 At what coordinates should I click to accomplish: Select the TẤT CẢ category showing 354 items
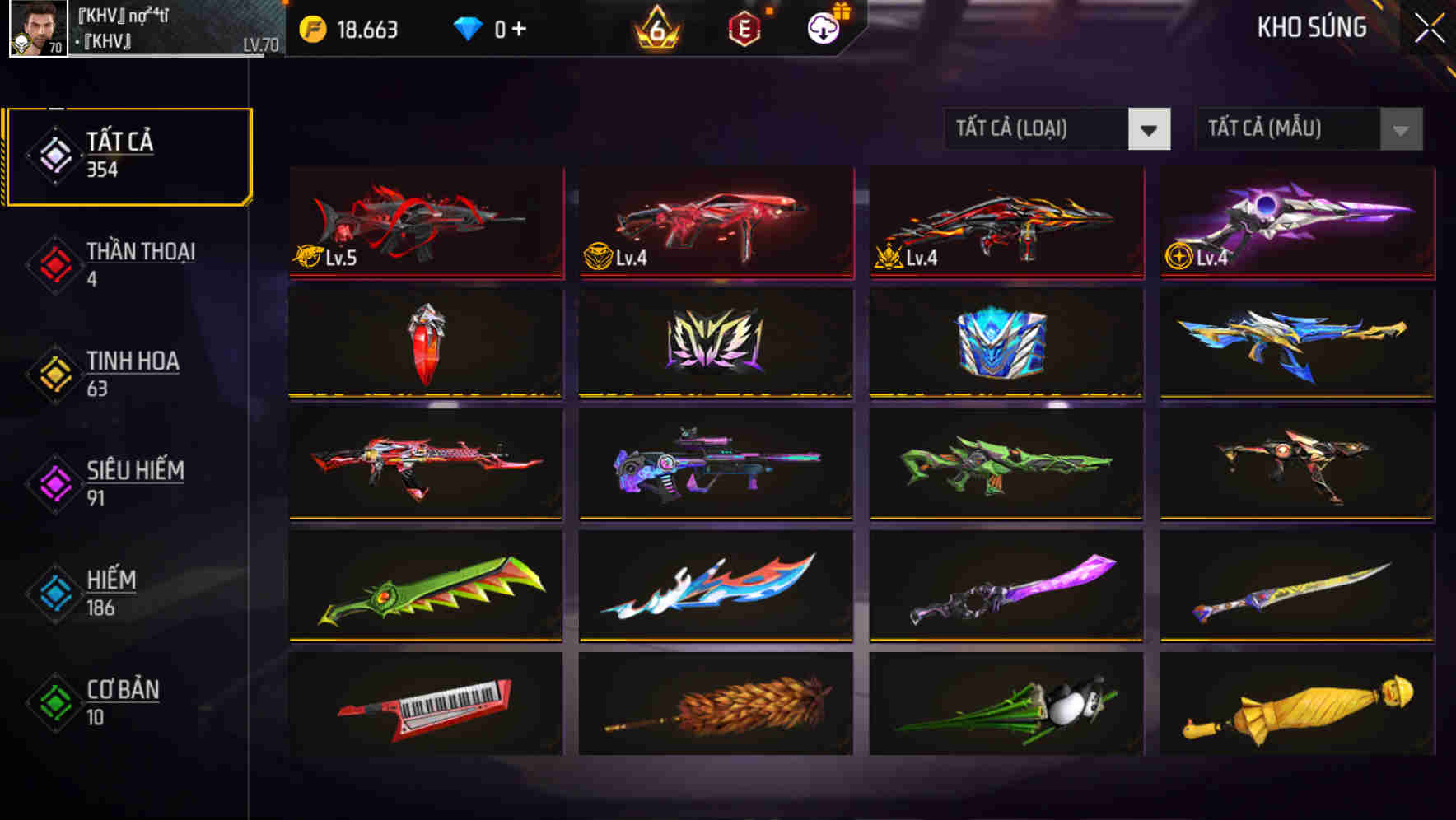pyautogui.click(x=128, y=155)
